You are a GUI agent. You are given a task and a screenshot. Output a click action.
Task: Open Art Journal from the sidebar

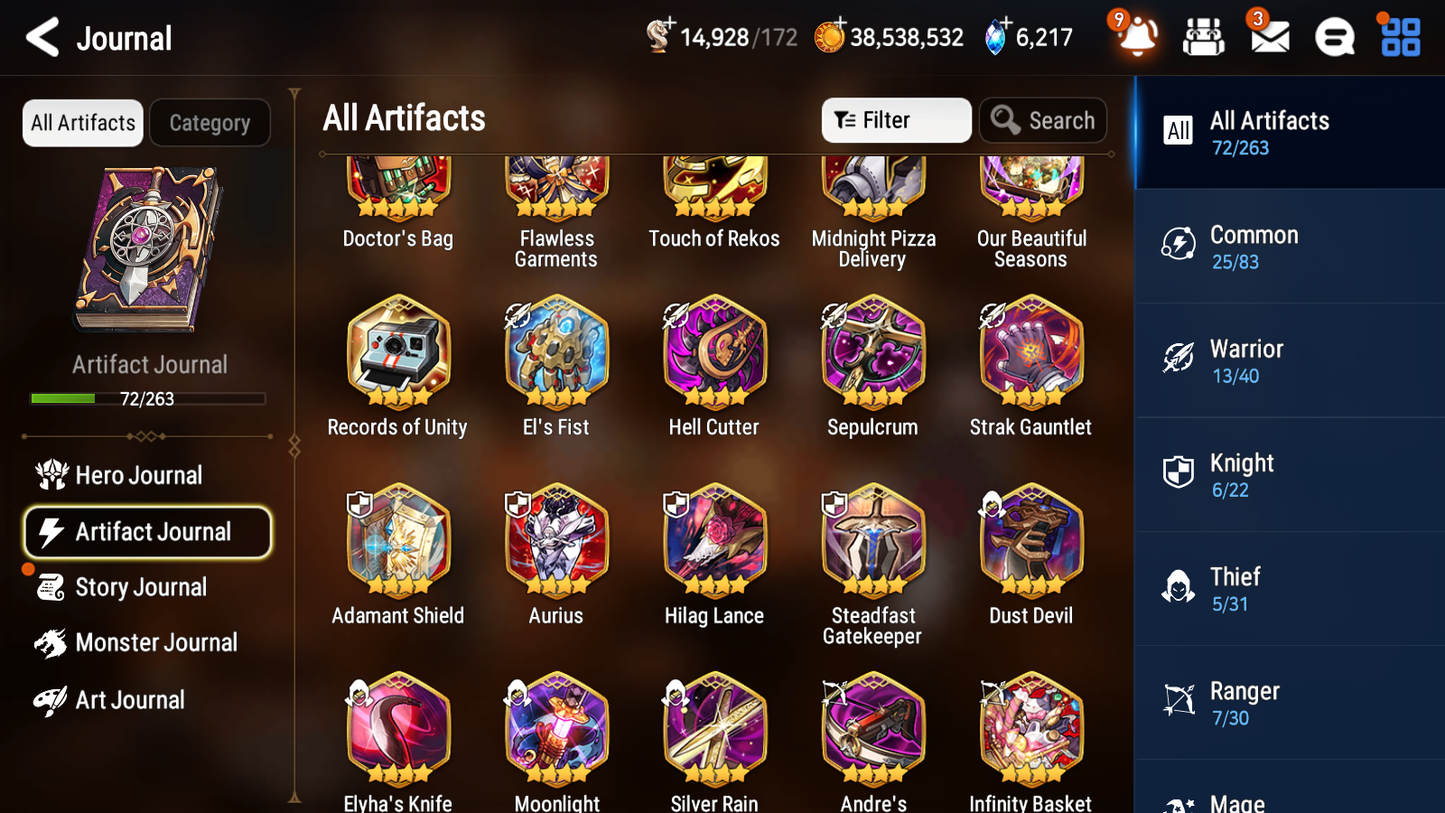point(129,700)
